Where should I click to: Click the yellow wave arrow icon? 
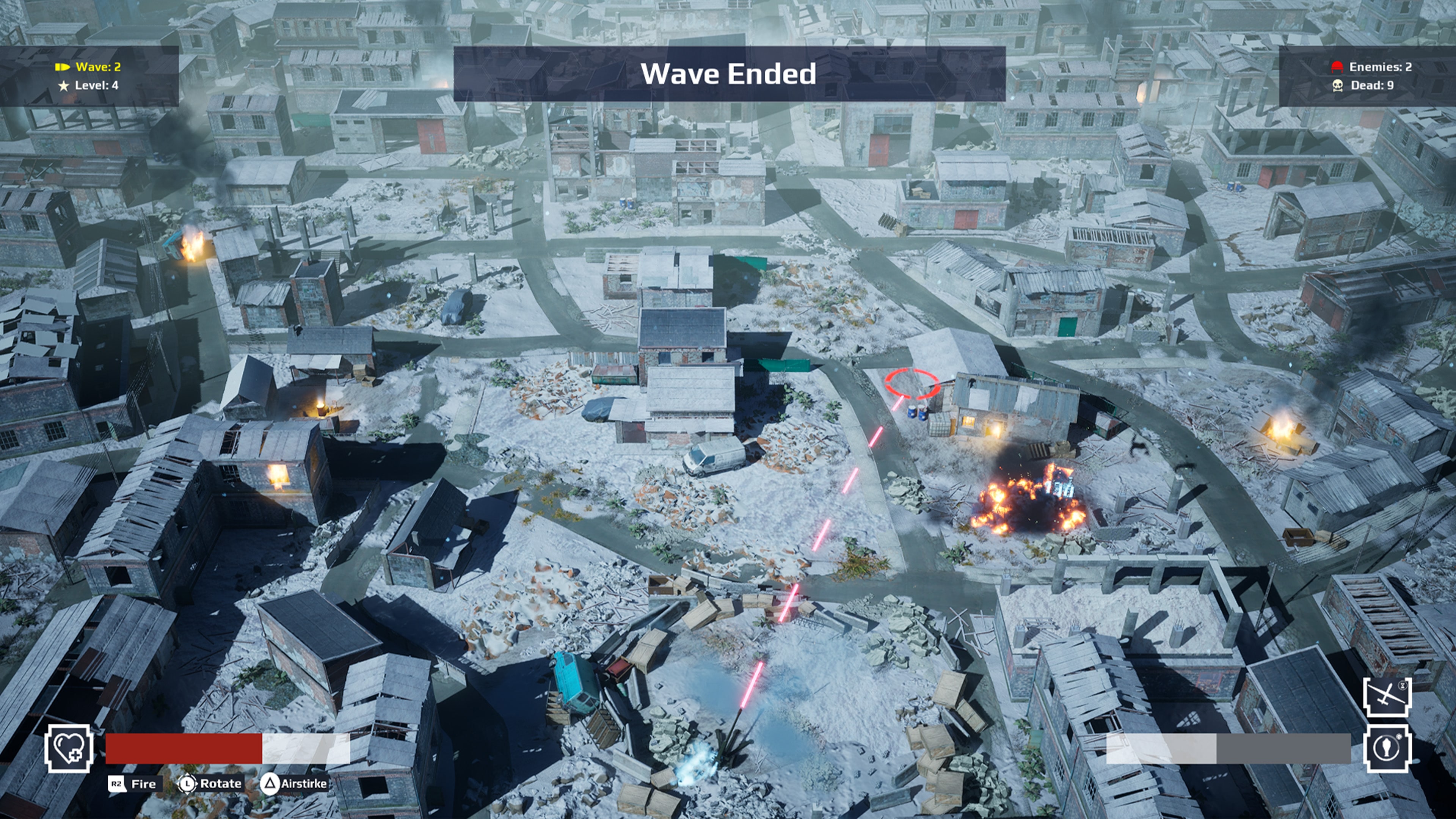[62, 66]
